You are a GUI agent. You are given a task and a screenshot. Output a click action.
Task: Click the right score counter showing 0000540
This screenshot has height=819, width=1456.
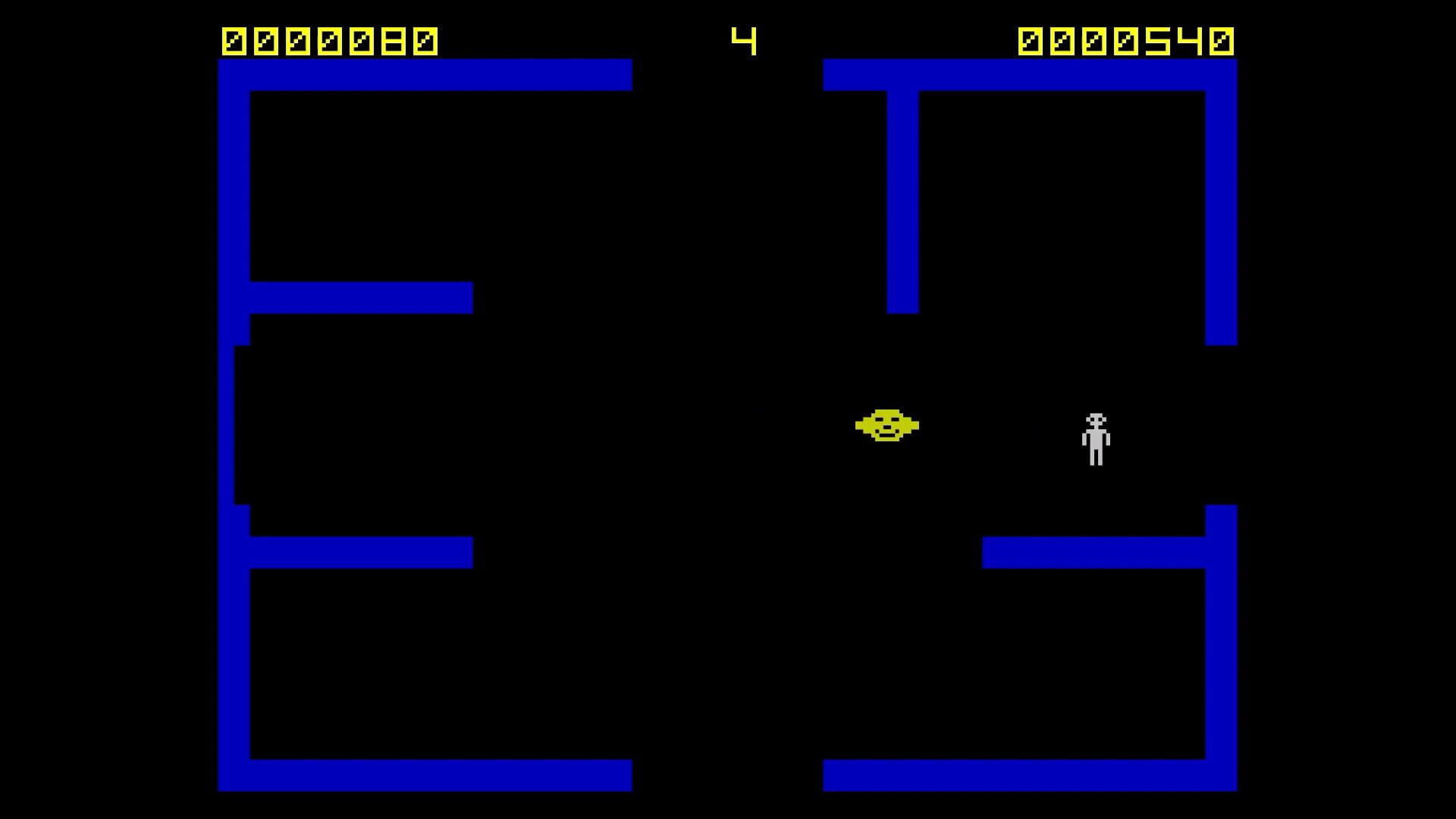[1128, 41]
